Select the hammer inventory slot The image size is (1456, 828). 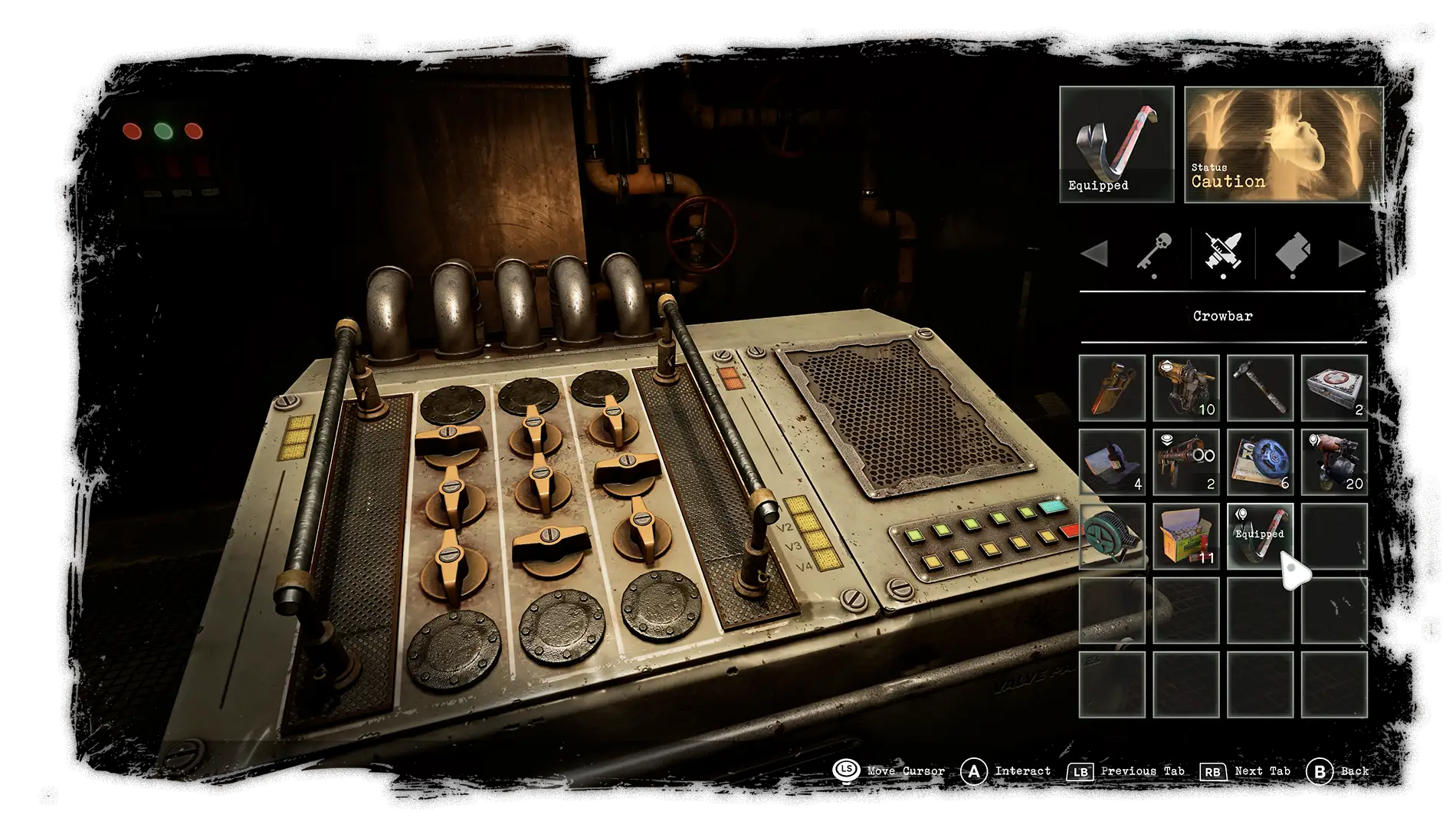(1260, 388)
